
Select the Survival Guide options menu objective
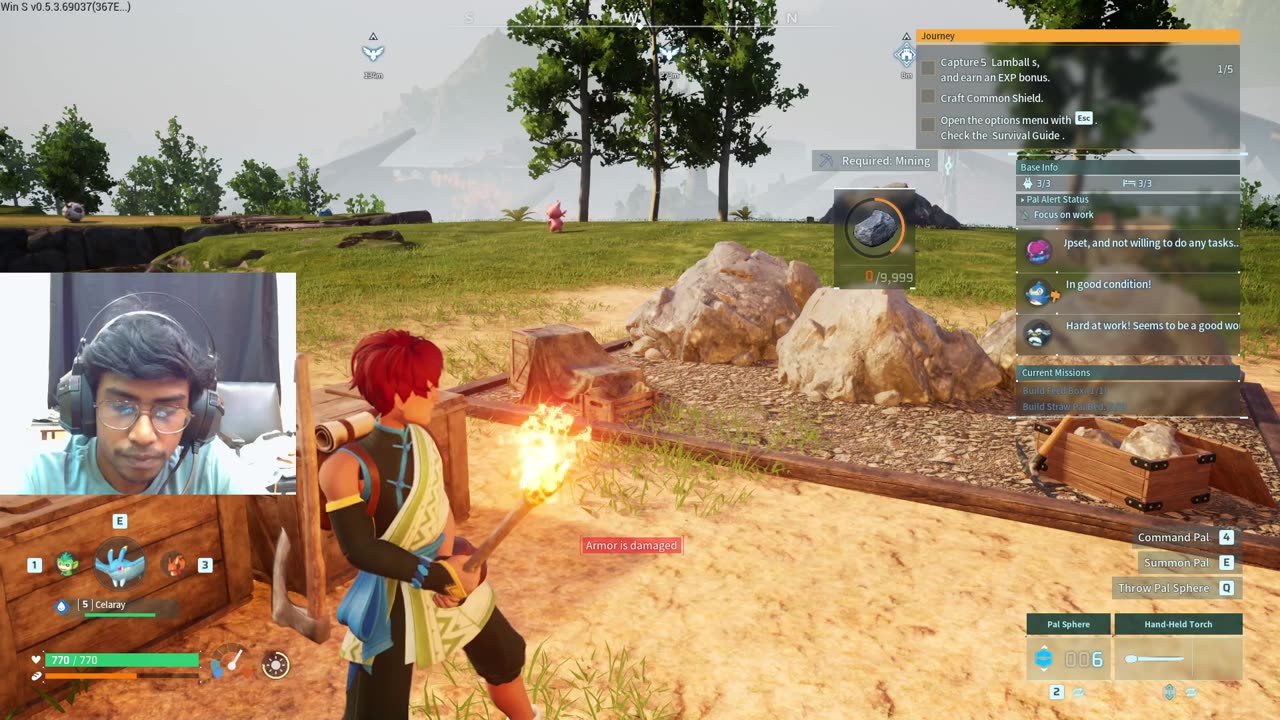tap(928, 127)
